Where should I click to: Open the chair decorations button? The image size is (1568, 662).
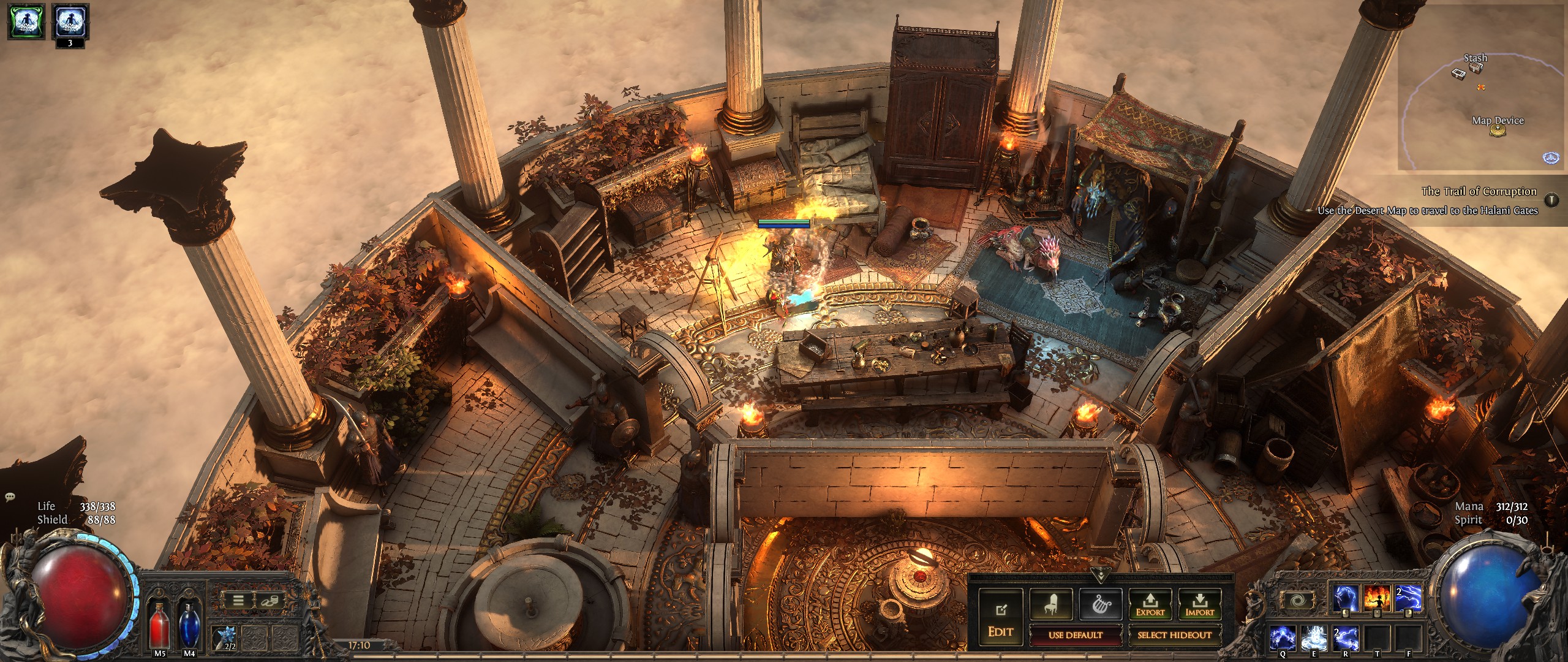[x=1050, y=603]
